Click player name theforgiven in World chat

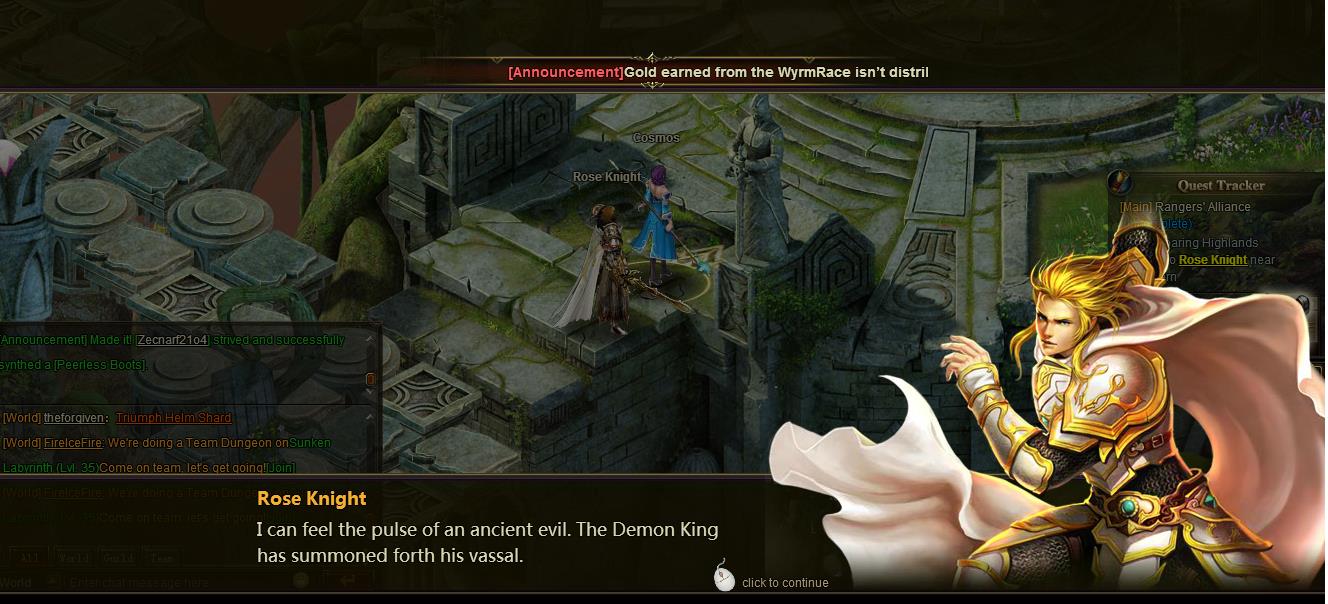[x=75, y=418]
